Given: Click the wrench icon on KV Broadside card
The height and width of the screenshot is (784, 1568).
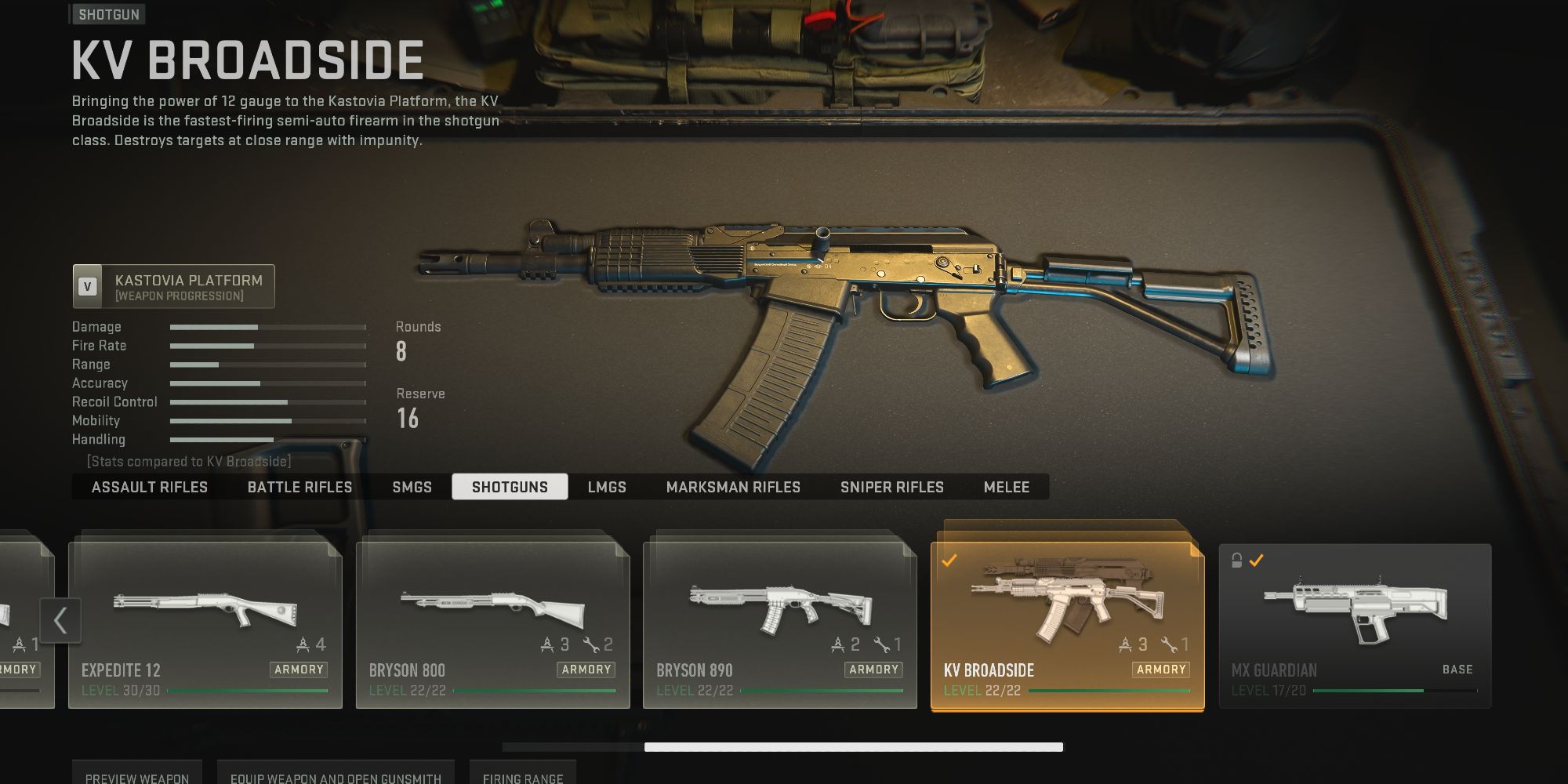Looking at the screenshot, I should coord(1167,644).
